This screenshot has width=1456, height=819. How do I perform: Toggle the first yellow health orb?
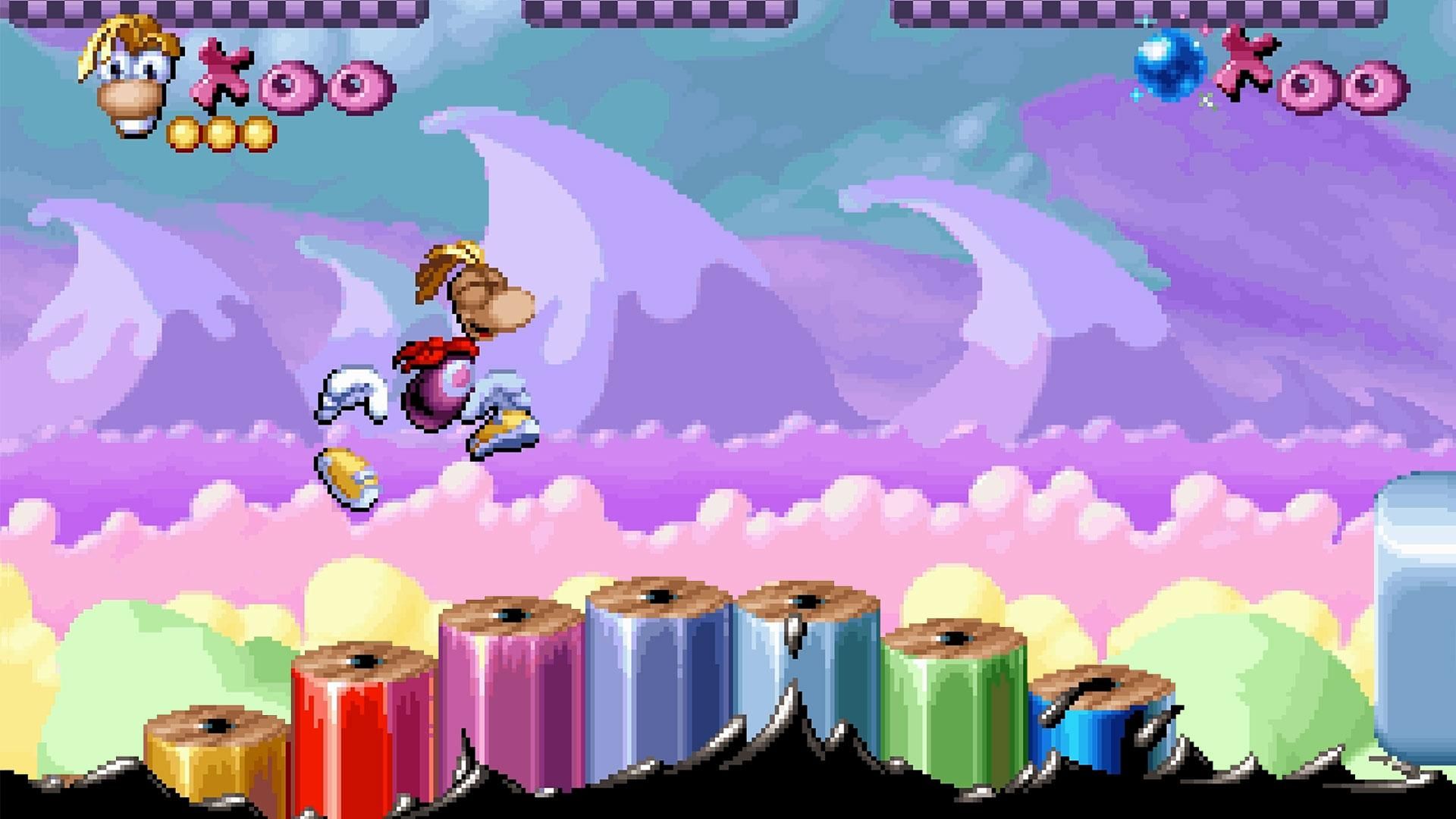click(182, 133)
